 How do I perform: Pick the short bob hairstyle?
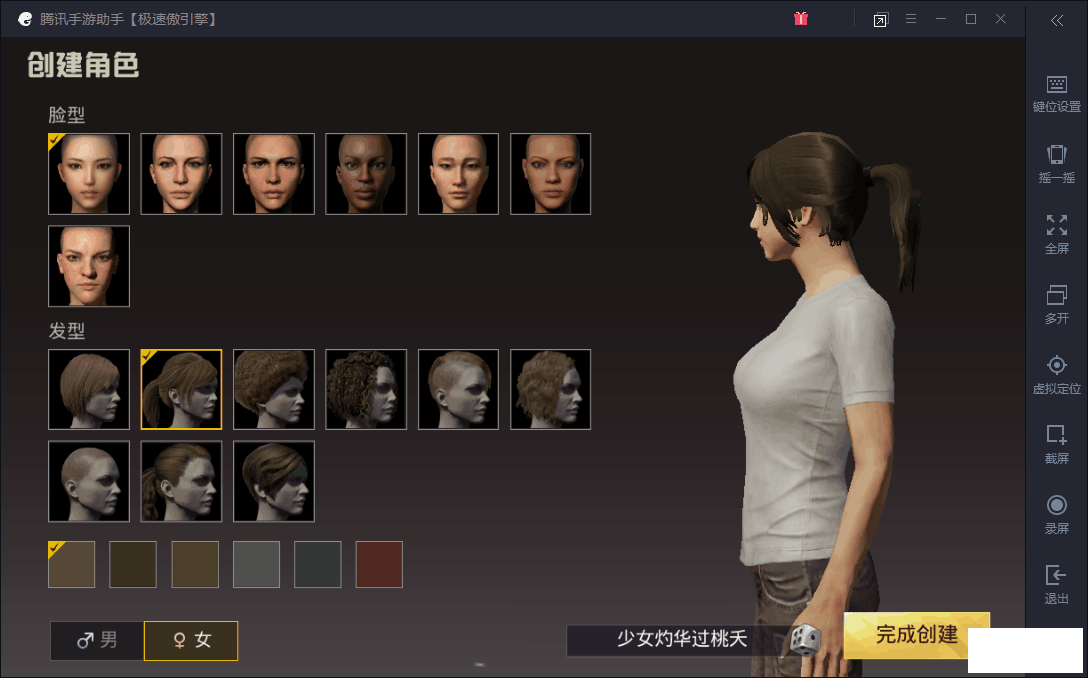(x=89, y=390)
